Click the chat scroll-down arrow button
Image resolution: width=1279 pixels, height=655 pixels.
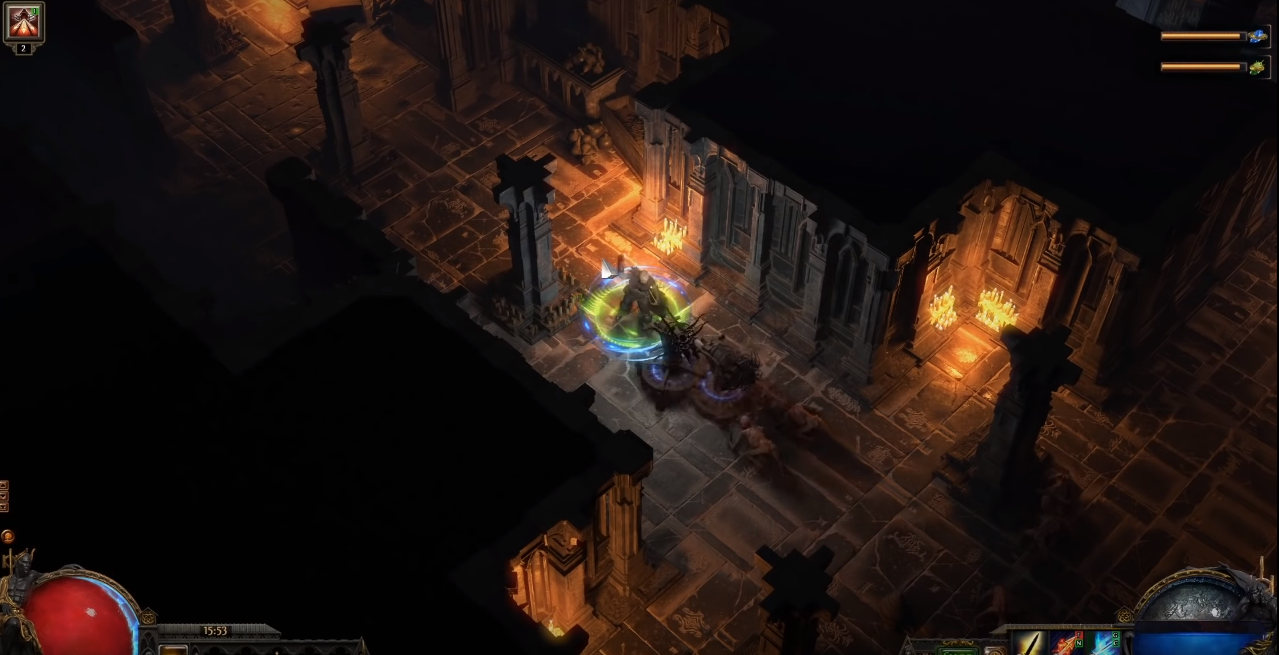click(4, 495)
